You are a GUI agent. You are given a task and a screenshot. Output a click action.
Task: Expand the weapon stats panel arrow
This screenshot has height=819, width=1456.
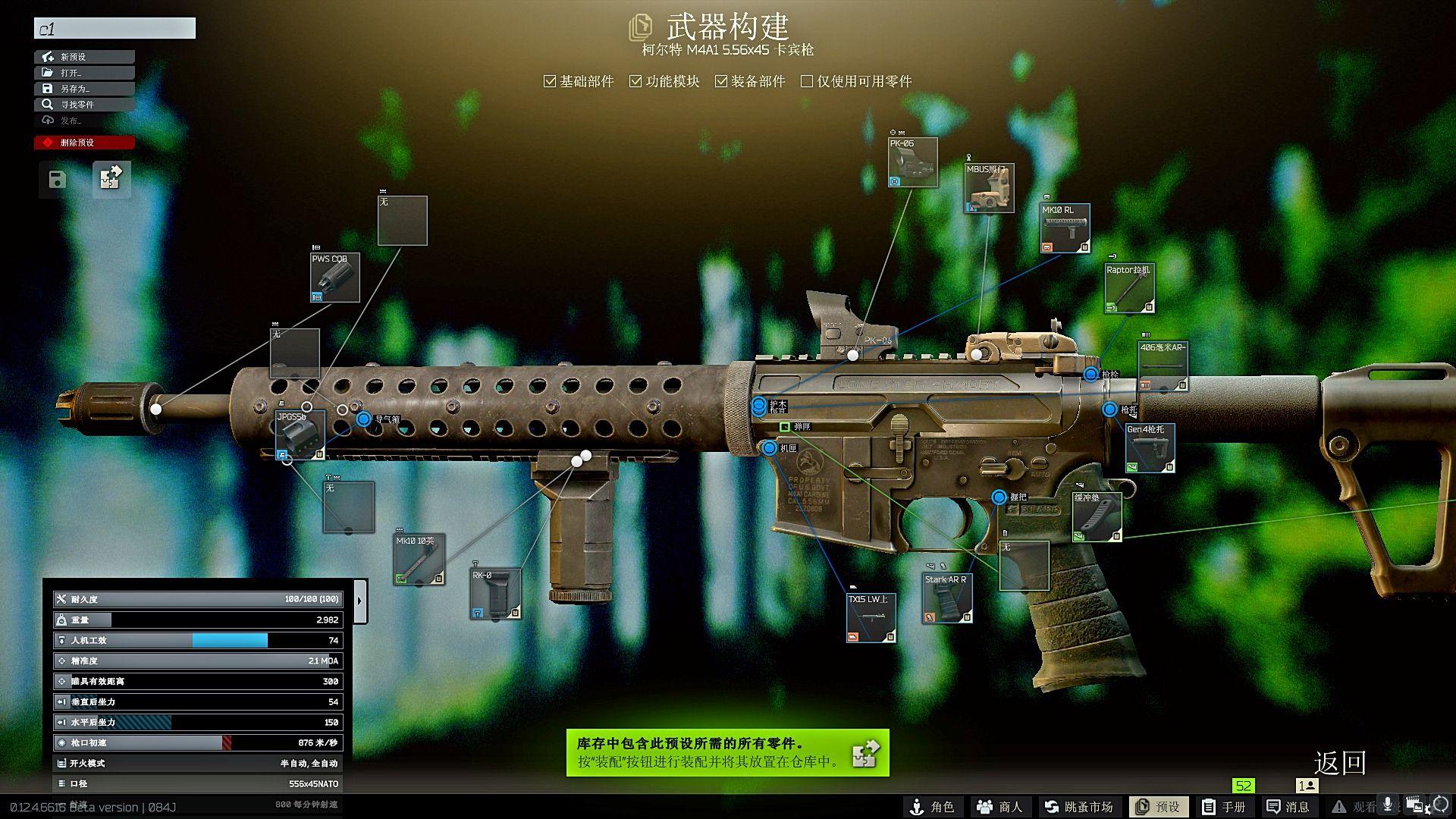click(360, 601)
